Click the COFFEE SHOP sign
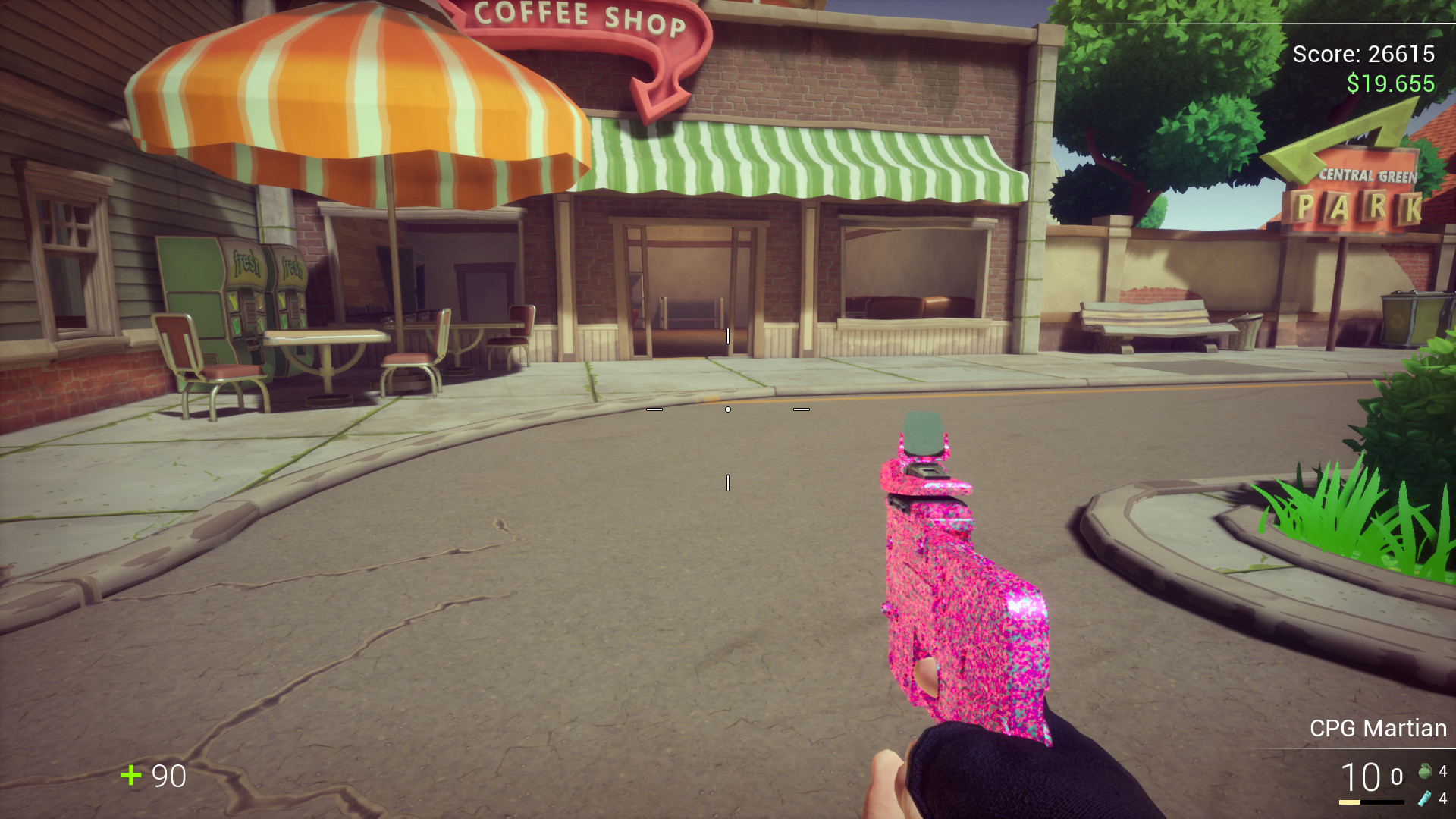The width and height of the screenshot is (1456, 819). pos(581,17)
